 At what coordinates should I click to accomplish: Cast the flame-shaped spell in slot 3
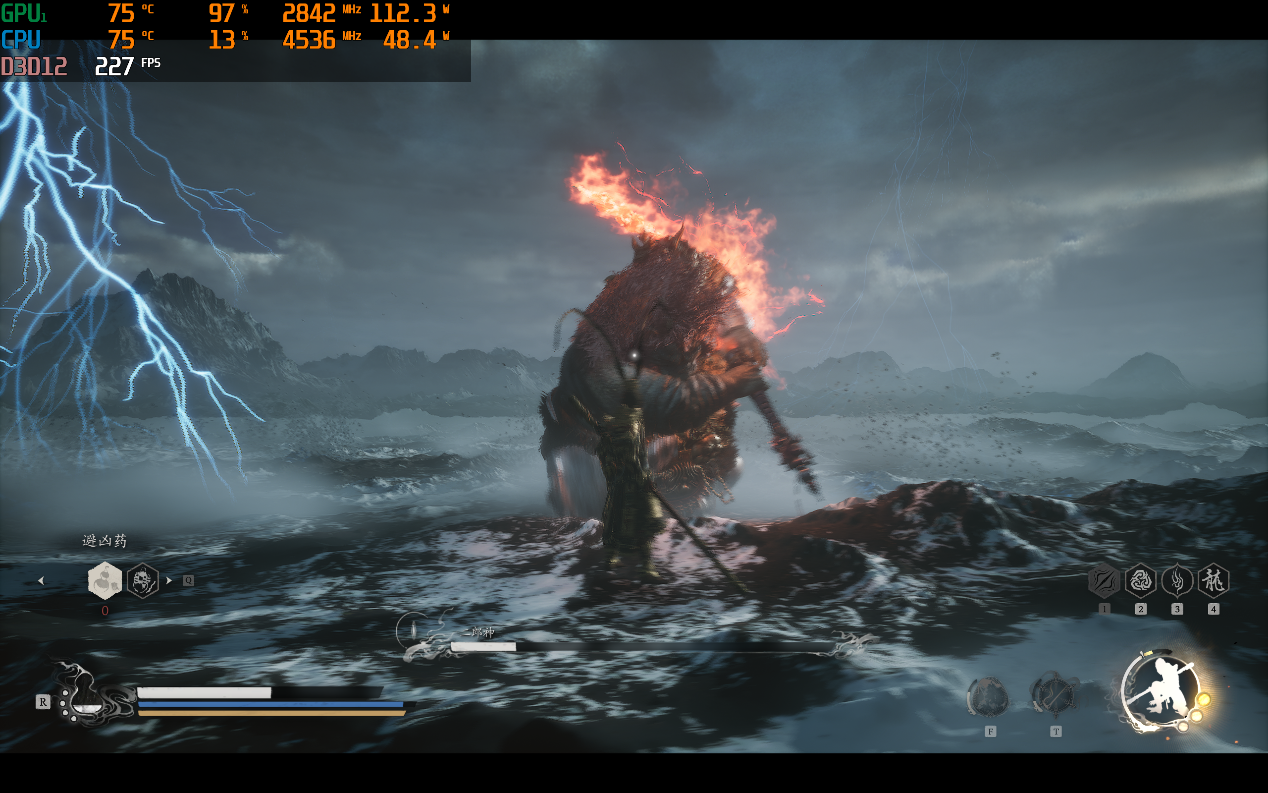1177,580
